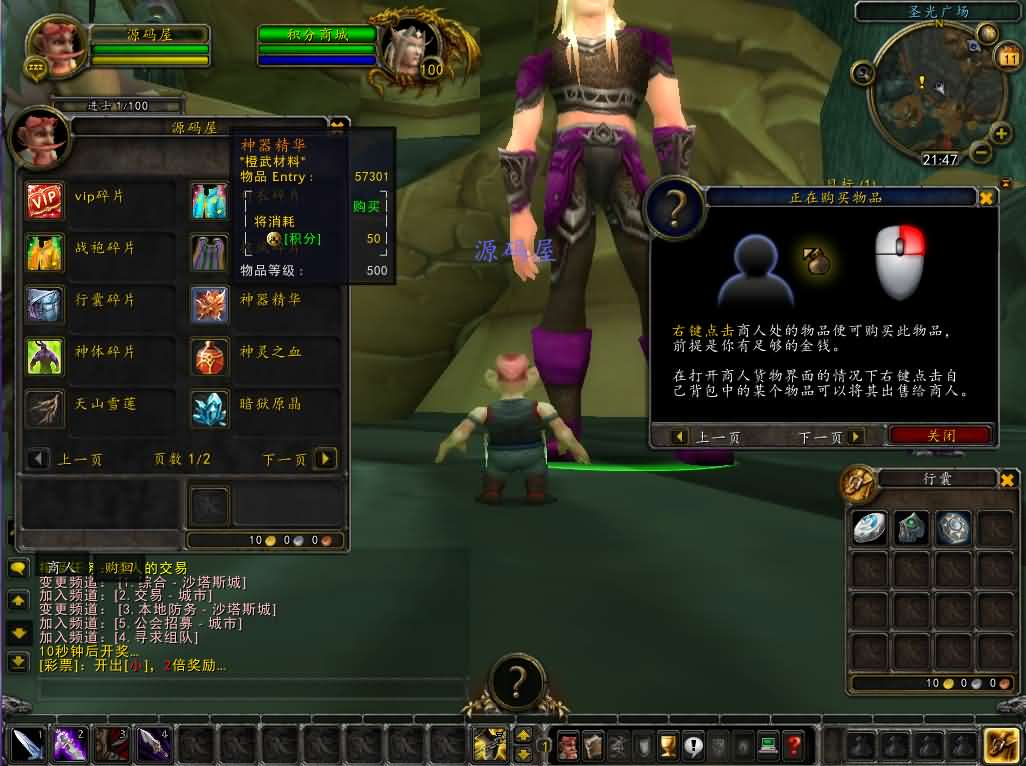Close the 正在购买物品 help window with X
Image resolution: width=1026 pixels, height=766 pixels.
tap(986, 198)
